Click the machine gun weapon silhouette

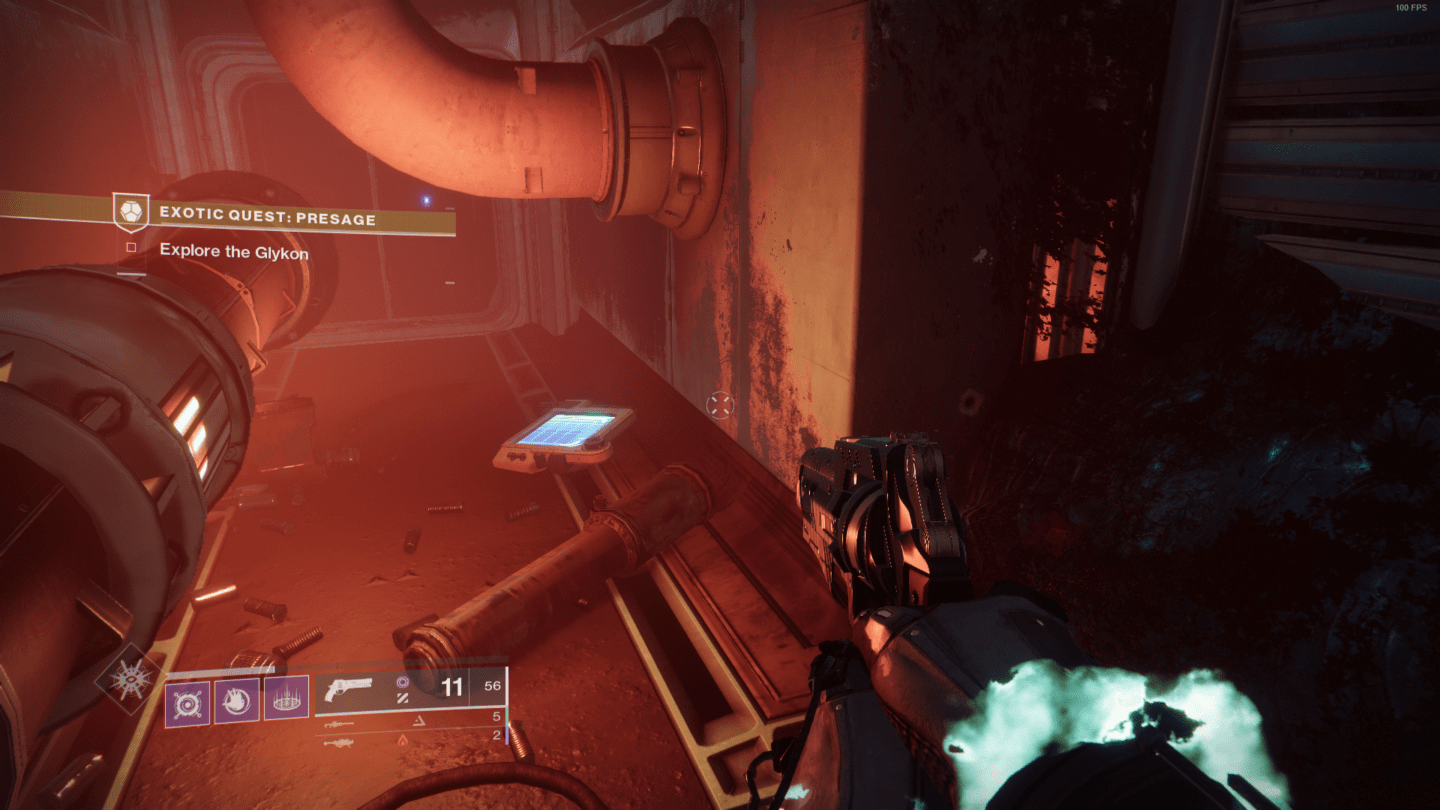pyautogui.click(x=338, y=743)
